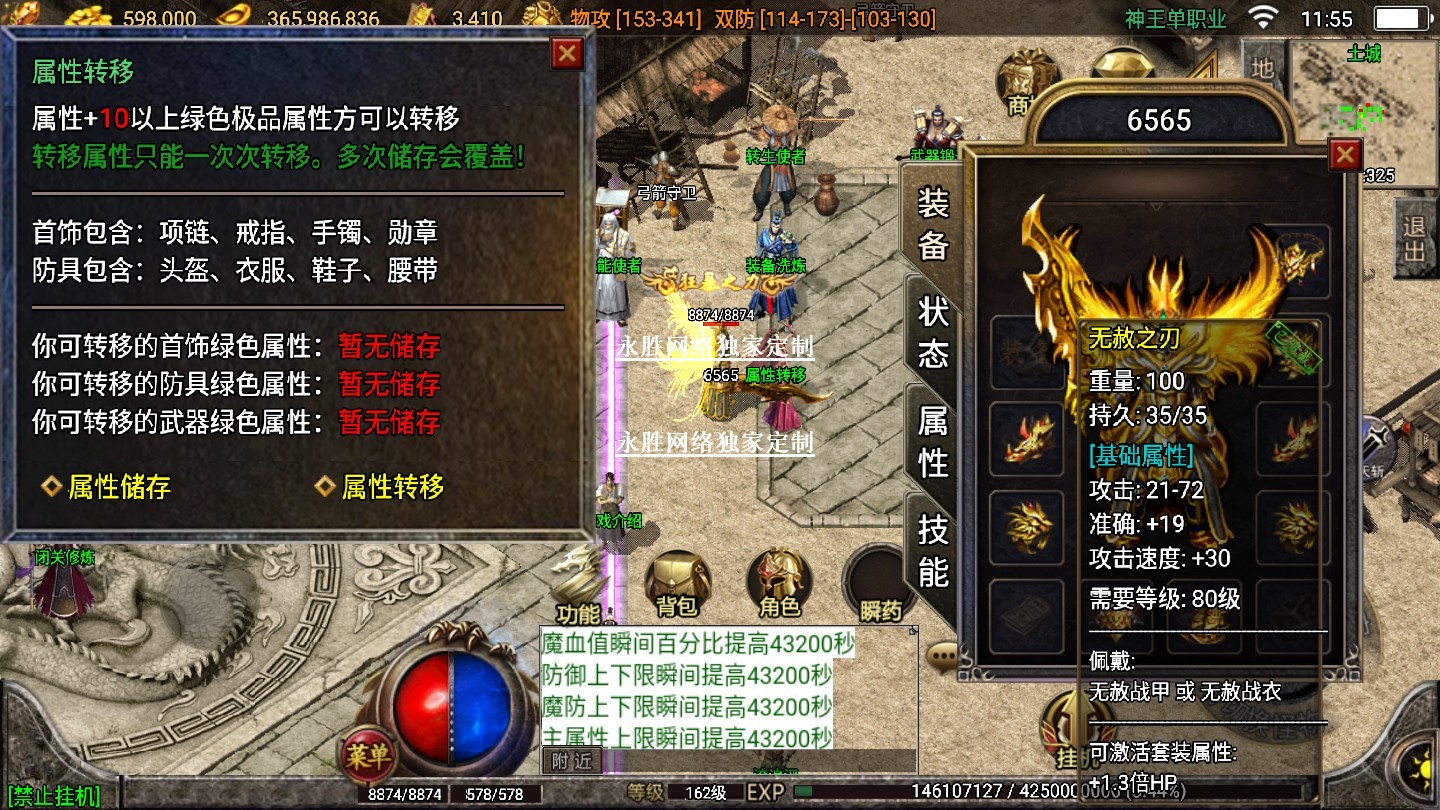Open the 背包 bag button
This screenshot has height=810, width=1440.
pyautogui.click(x=677, y=585)
